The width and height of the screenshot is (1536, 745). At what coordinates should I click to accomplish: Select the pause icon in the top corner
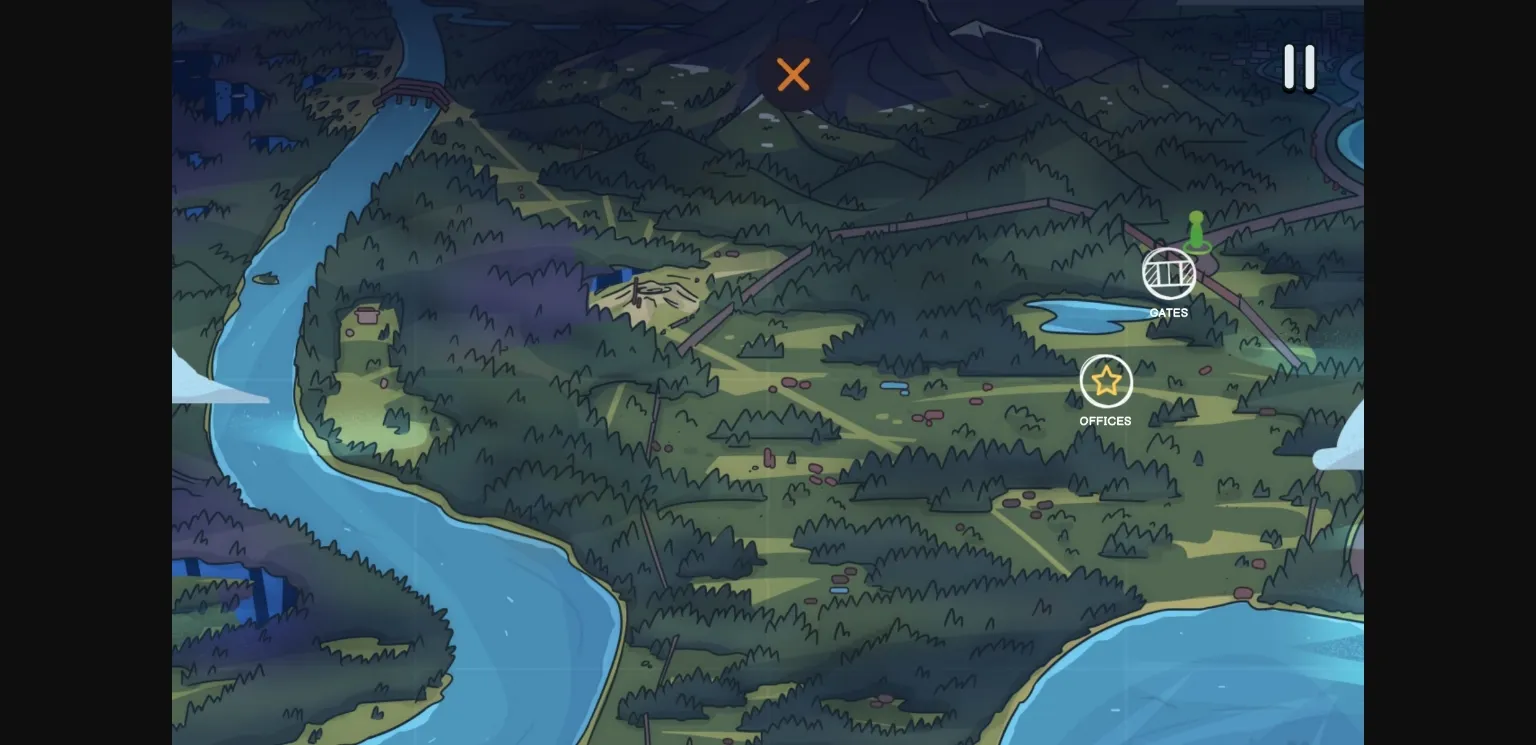(x=1299, y=67)
